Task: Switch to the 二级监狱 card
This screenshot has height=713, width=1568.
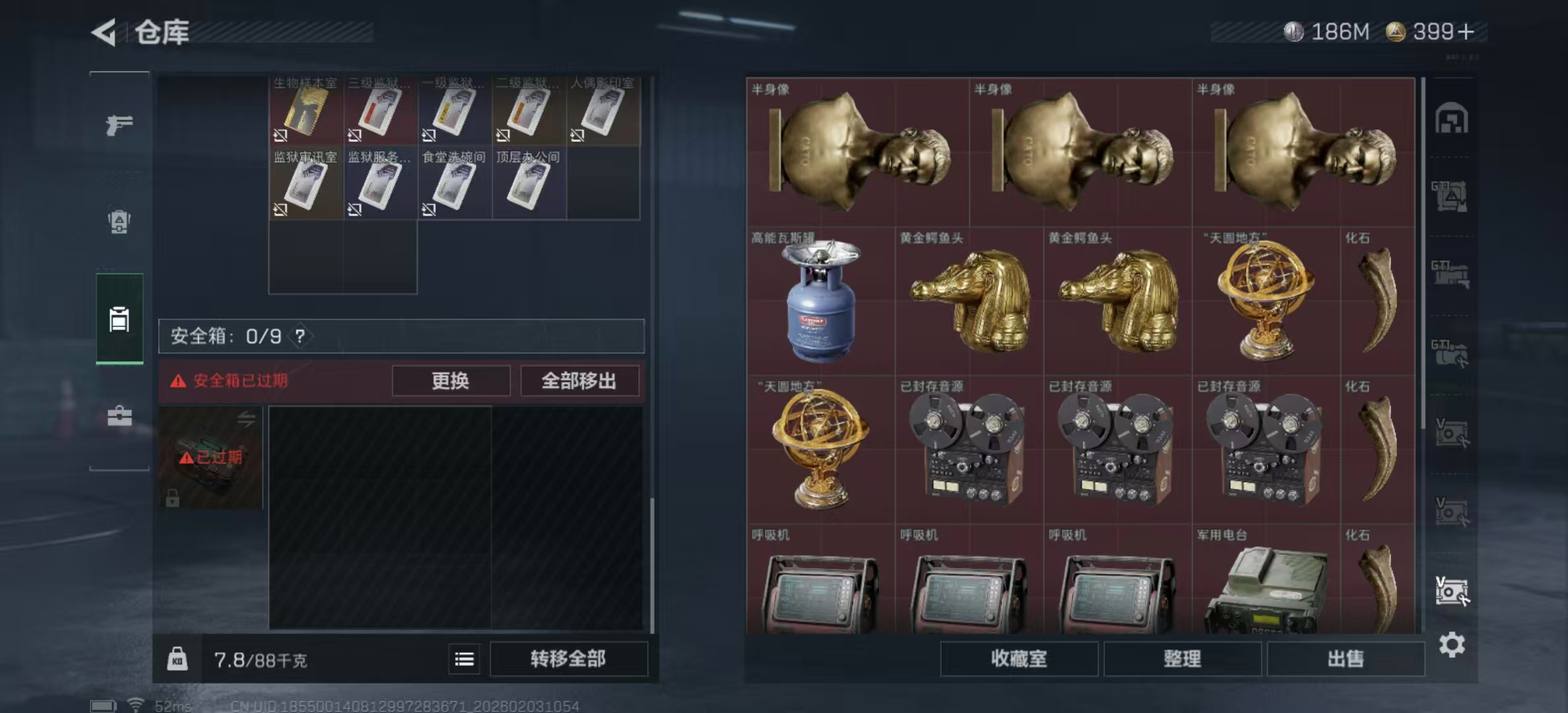Action: tap(528, 109)
